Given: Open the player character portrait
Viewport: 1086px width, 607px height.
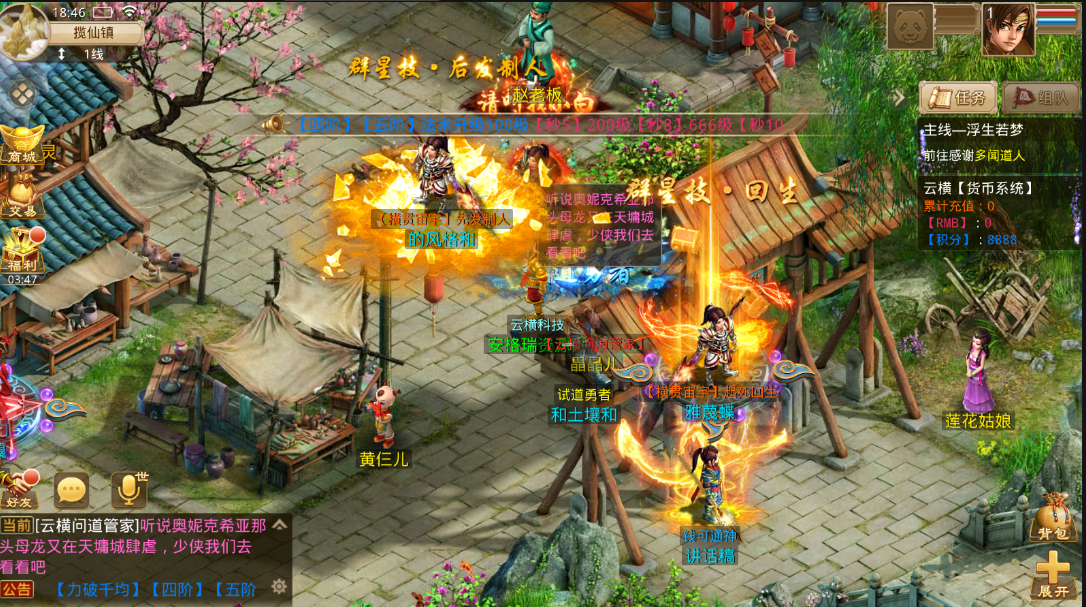Looking at the screenshot, I should [x=1007, y=30].
